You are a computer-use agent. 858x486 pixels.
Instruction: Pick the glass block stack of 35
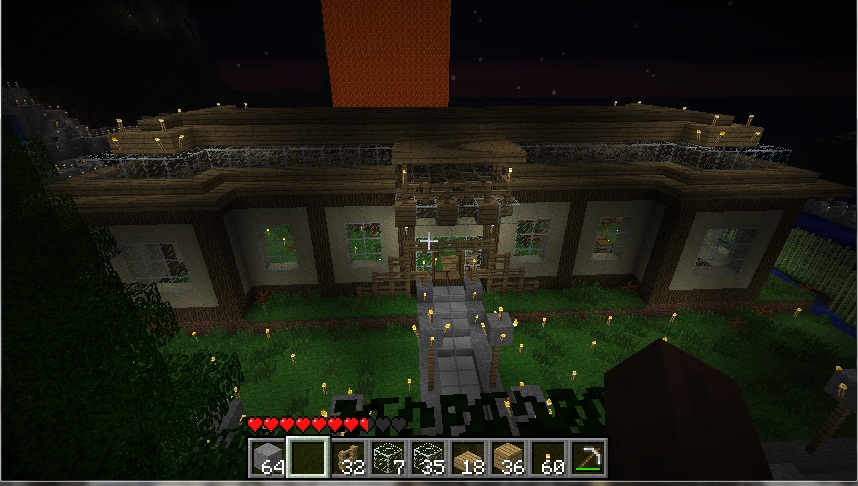pos(427,458)
